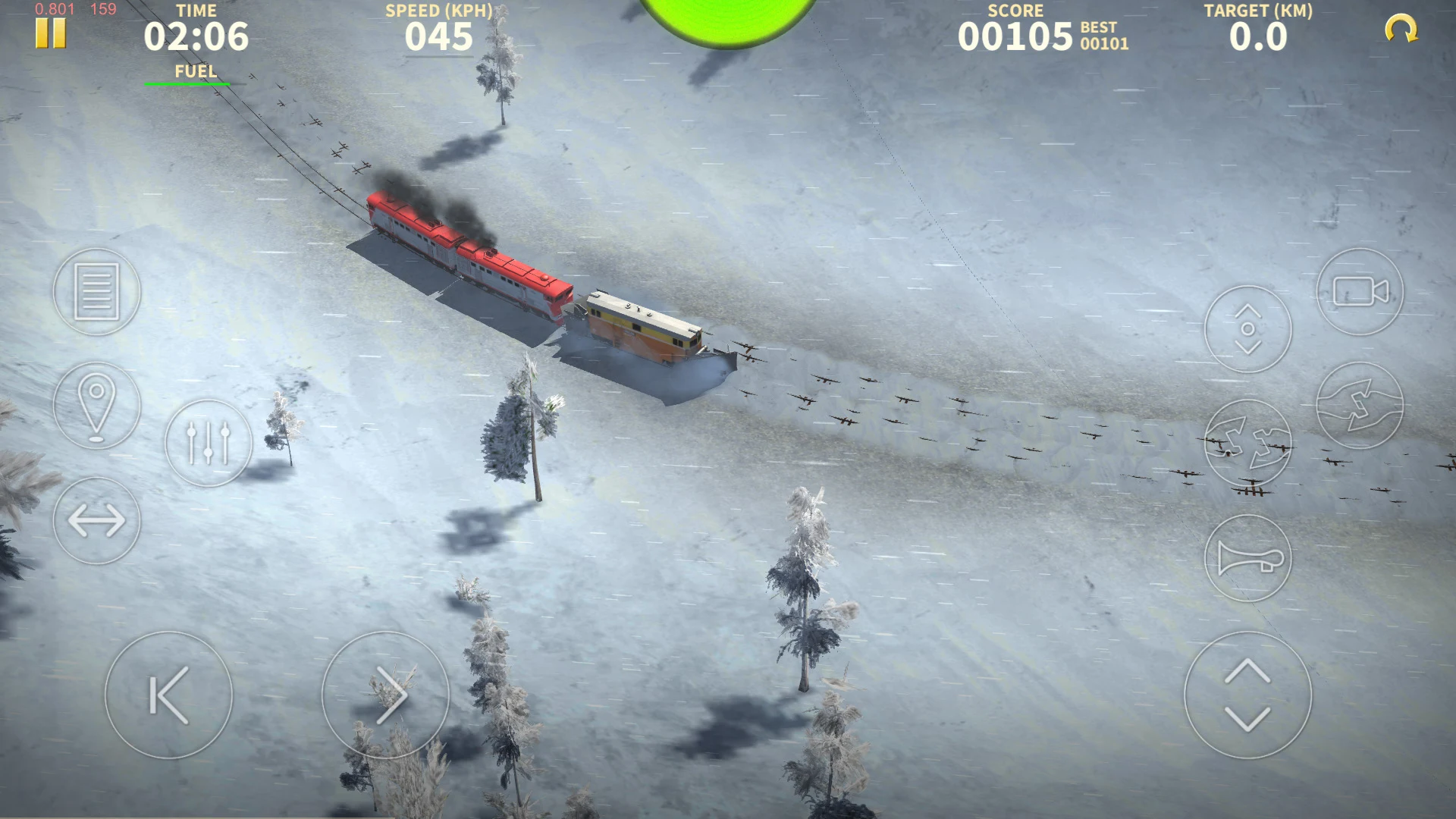Viewport: 1456px width, 819px height.
Task: Tap the coupler raise/lower control
Action: [1247, 328]
